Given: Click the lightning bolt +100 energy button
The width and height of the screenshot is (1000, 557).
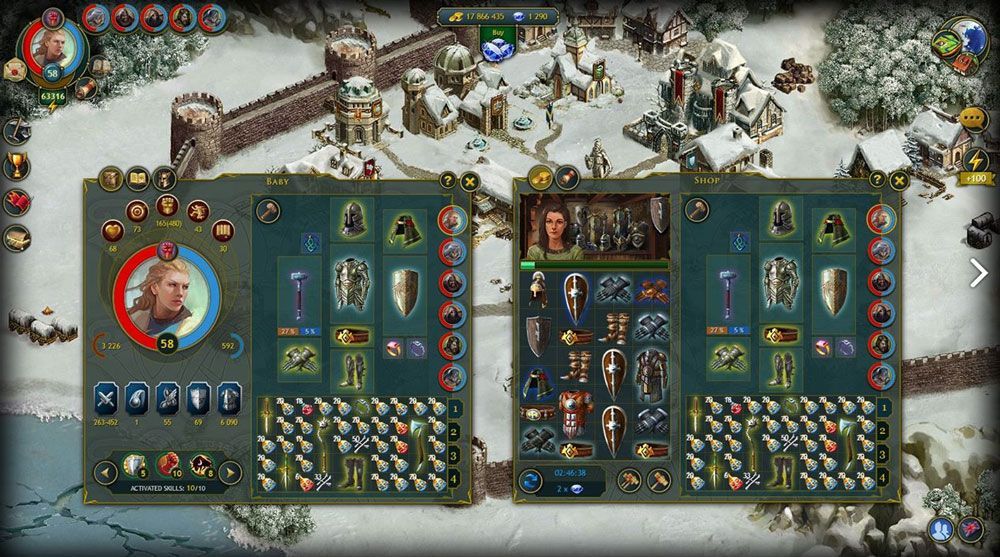Looking at the screenshot, I should pos(974,163).
